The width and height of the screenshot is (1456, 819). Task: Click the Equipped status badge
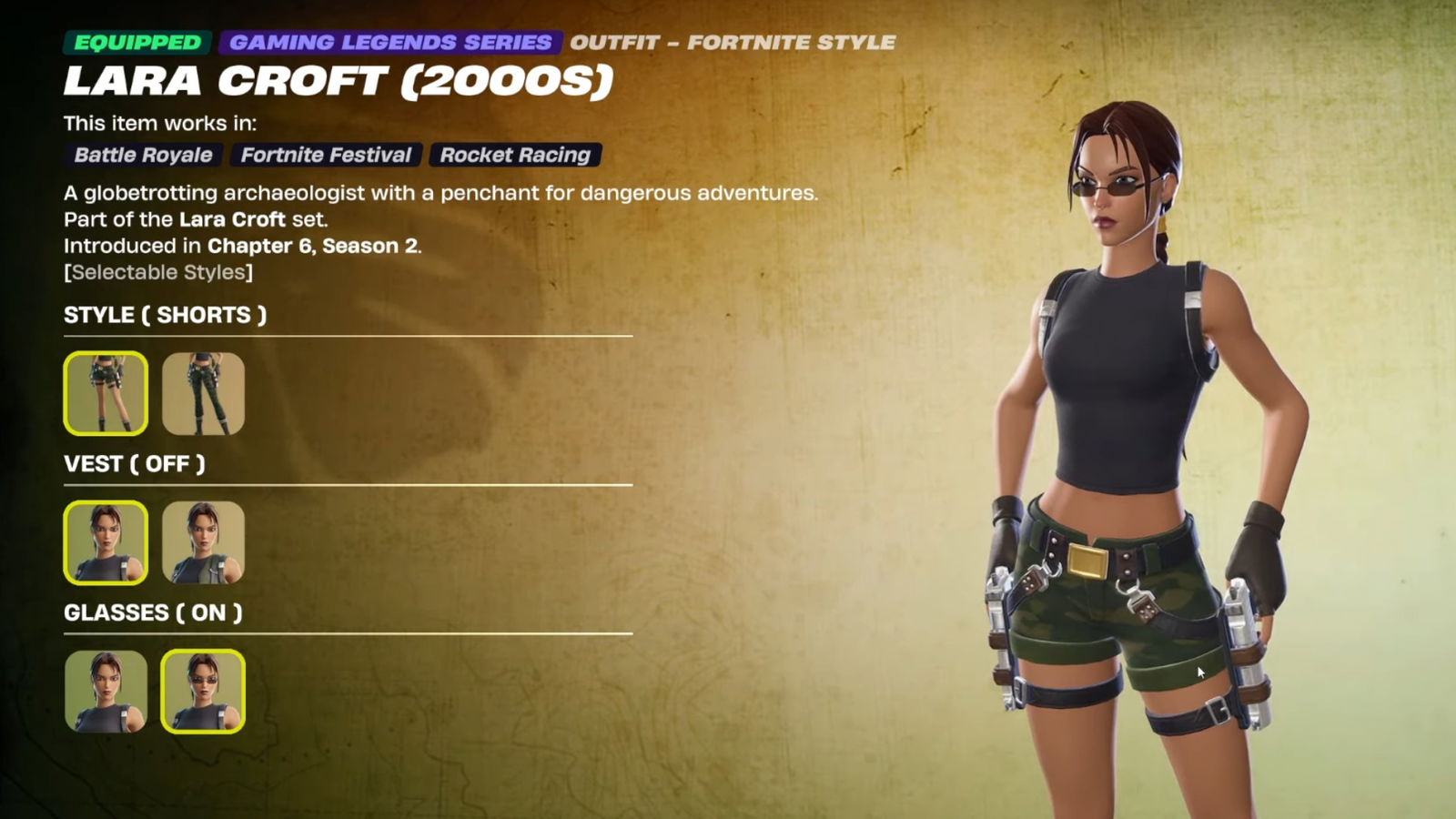click(x=137, y=43)
